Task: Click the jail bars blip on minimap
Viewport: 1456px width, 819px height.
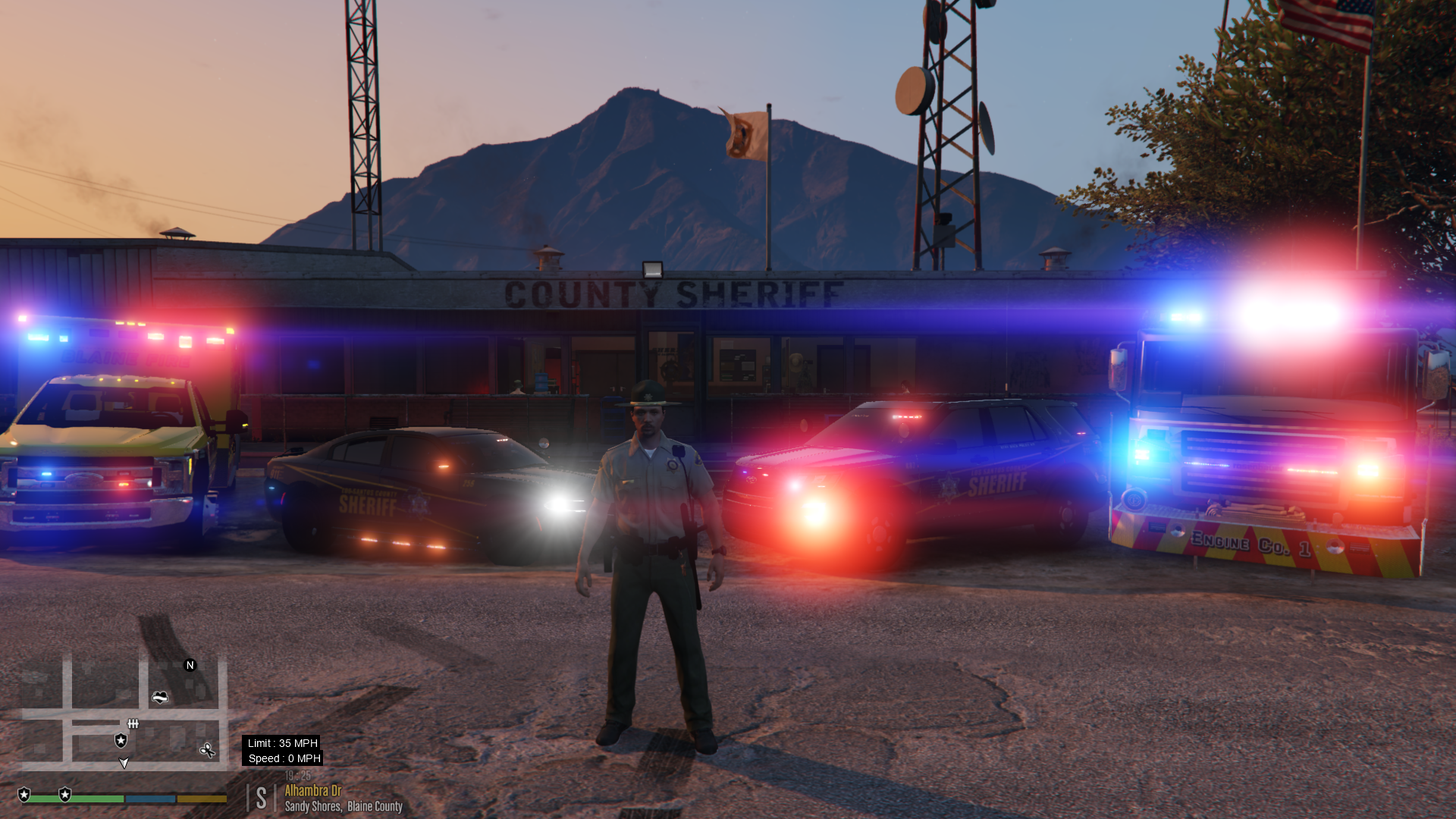Action: coord(133,723)
